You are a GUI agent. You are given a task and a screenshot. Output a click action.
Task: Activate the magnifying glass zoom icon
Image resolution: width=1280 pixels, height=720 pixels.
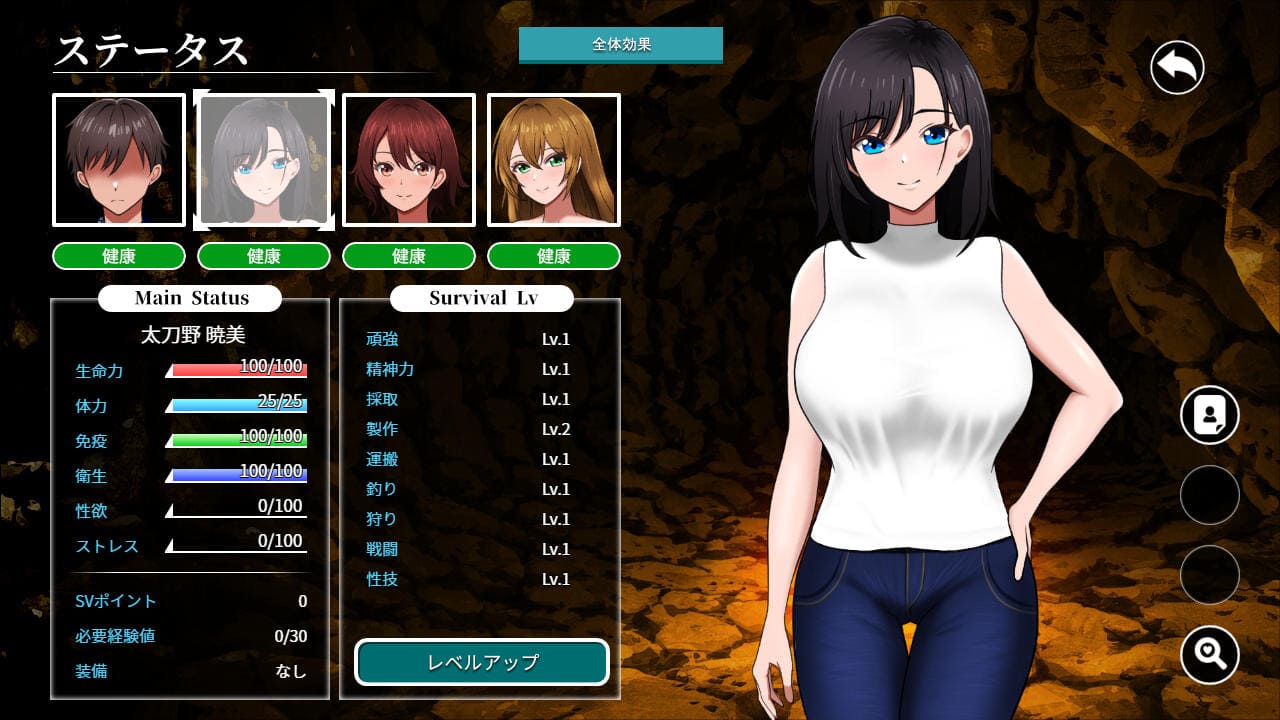pyautogui.click(x=1209, y=655)
